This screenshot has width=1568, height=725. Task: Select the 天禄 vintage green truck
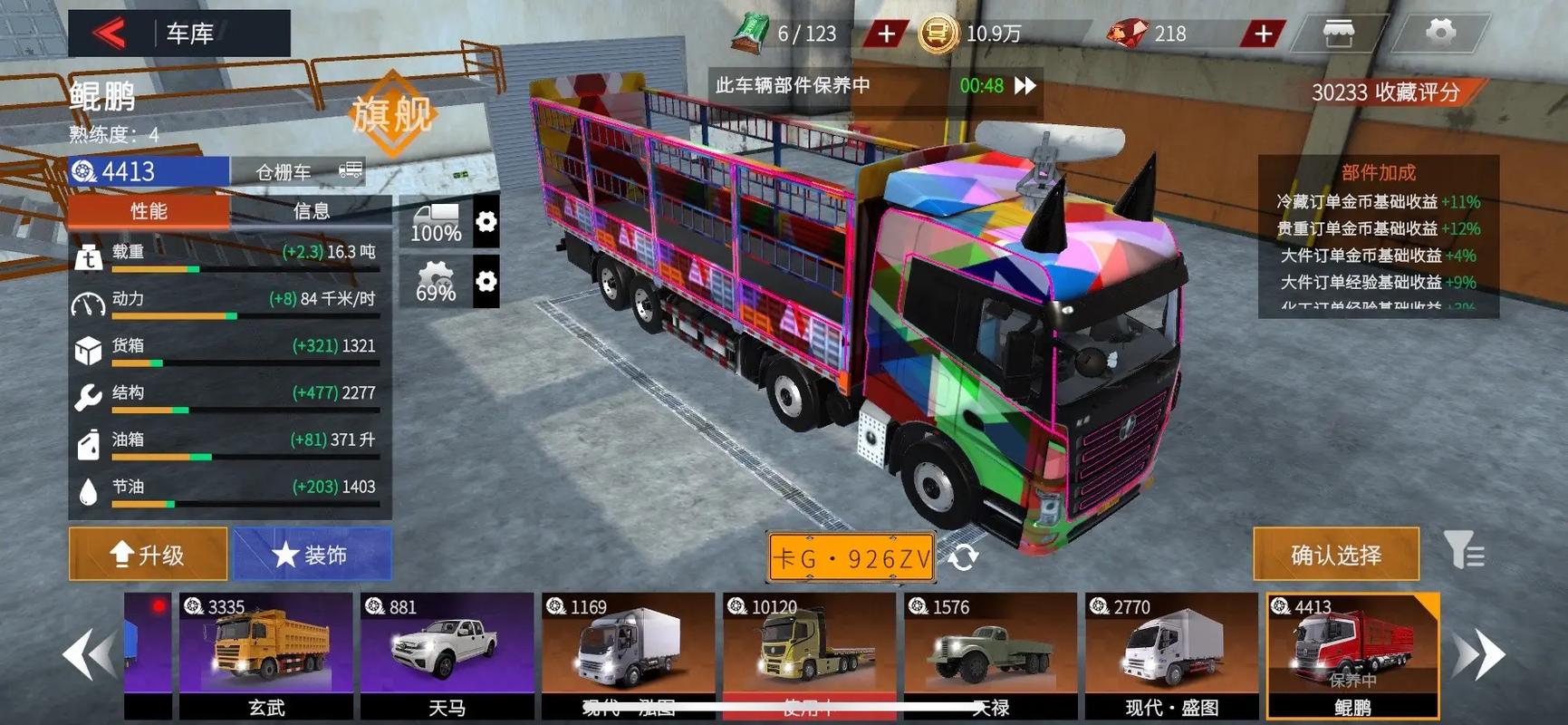(990, 654)
